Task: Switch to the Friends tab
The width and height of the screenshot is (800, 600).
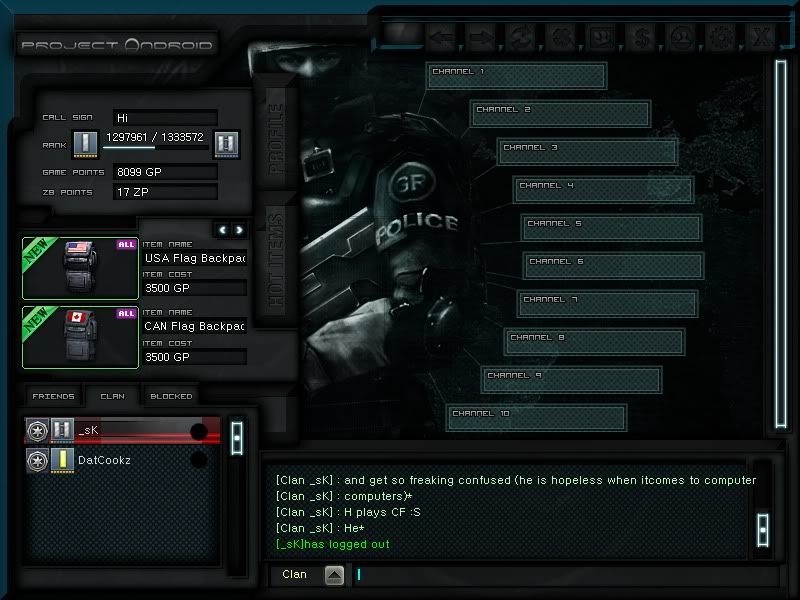Action: click(53, 397)
